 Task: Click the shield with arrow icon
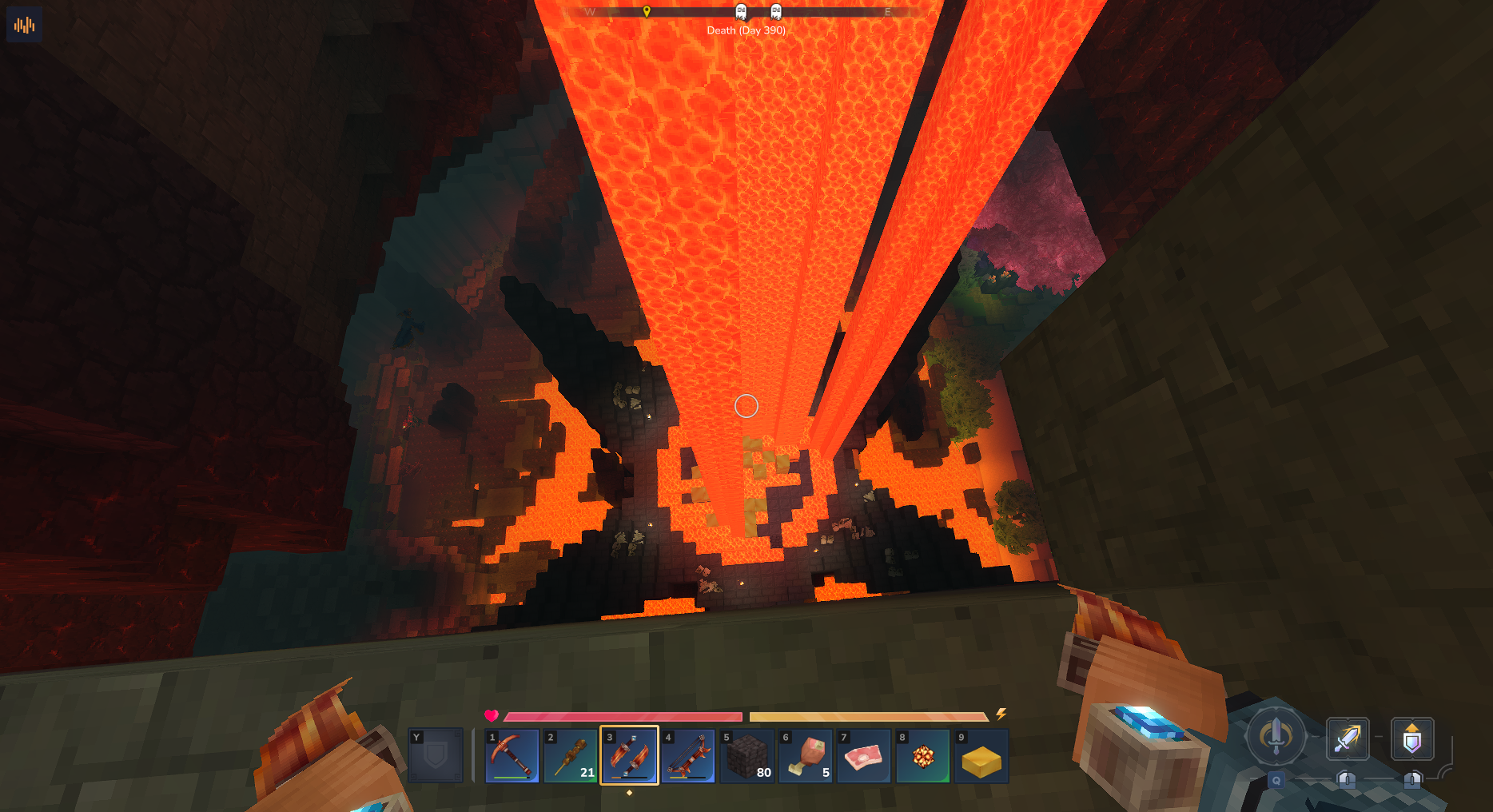click(x=1412, y=738)
